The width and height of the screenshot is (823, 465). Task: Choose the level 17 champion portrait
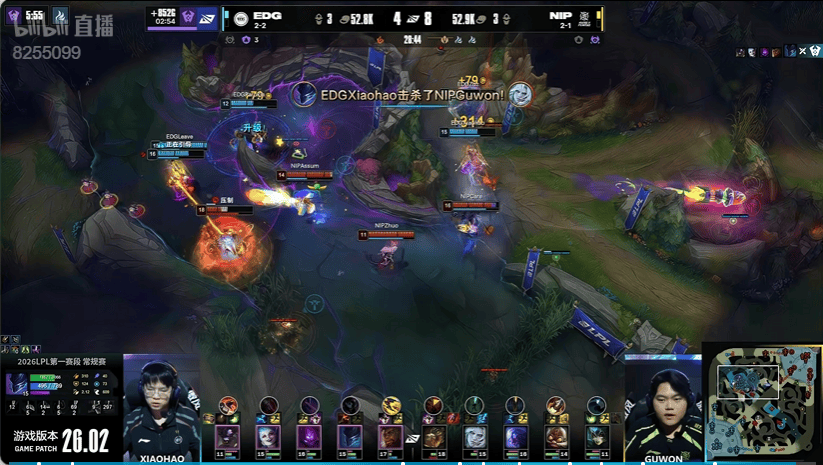click(x=391, y=436)
